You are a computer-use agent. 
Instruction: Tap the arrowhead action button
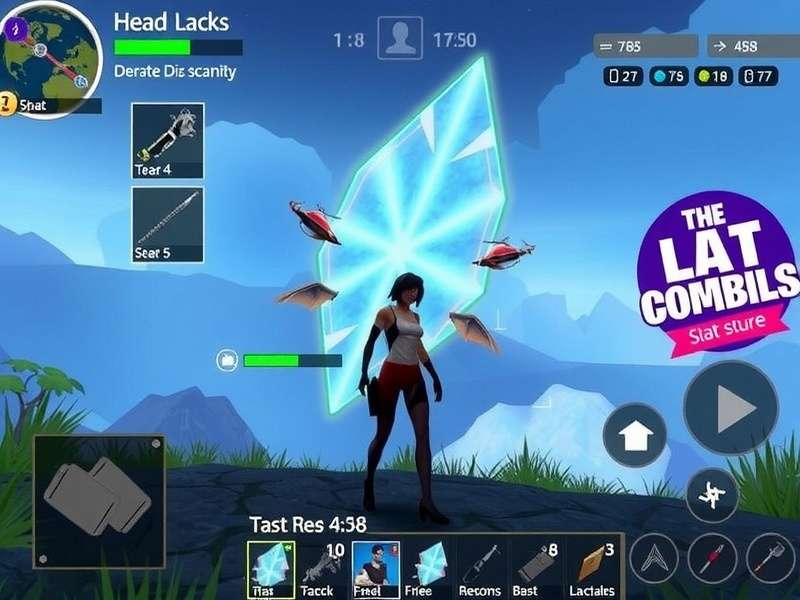pyautogui.click(x=657, y=558)
